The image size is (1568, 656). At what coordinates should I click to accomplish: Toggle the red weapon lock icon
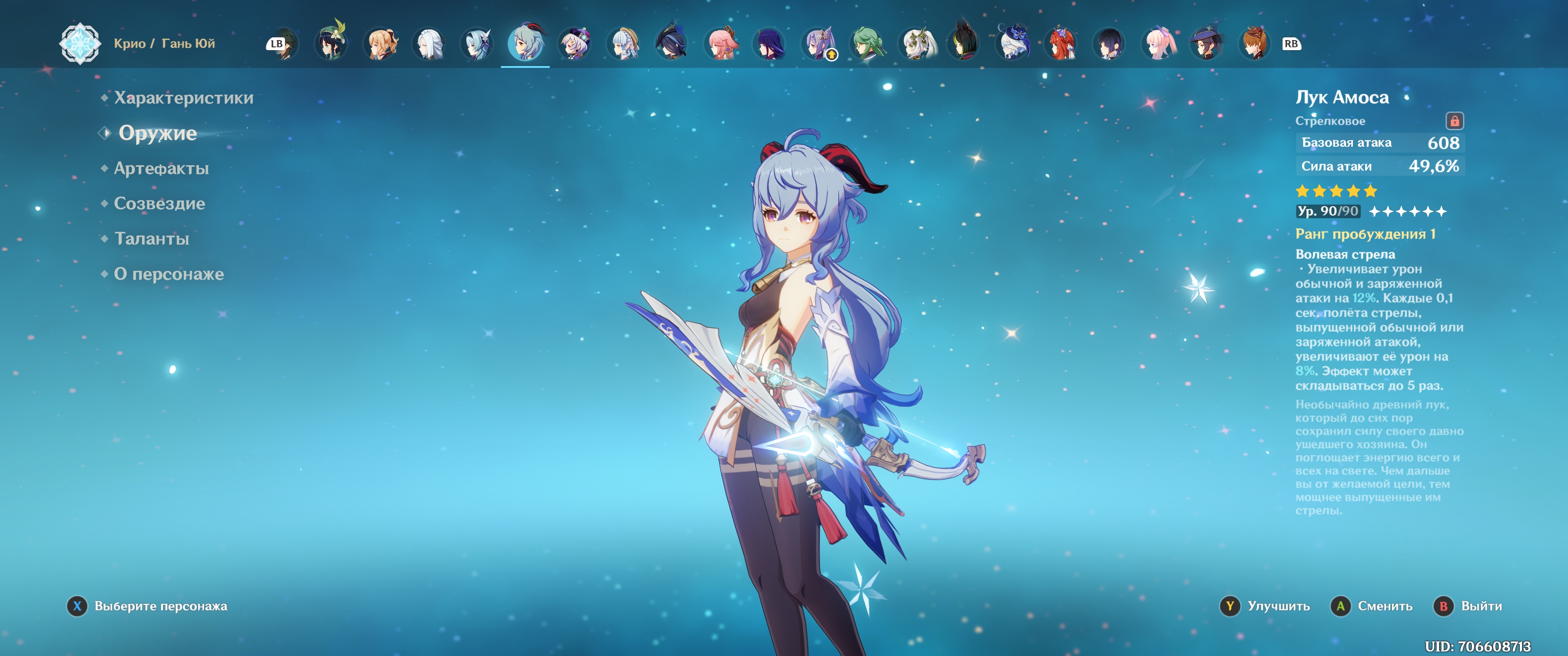click(x=1454, y=121)
